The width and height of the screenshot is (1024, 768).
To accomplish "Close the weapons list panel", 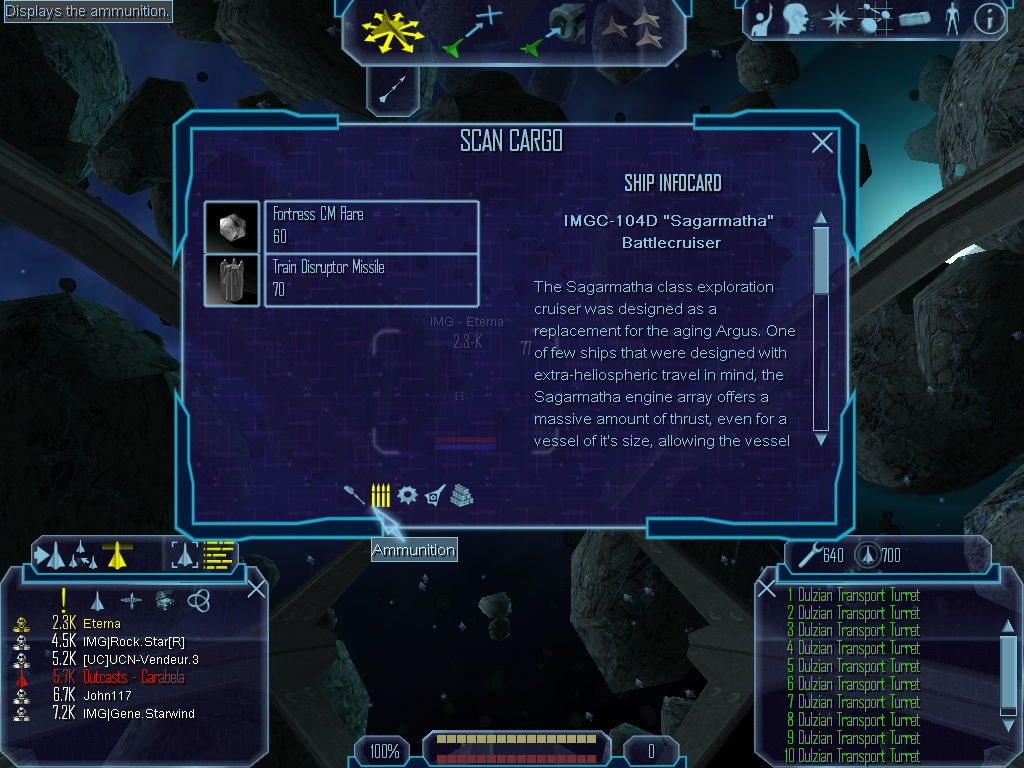I will [x=767, y=588].
